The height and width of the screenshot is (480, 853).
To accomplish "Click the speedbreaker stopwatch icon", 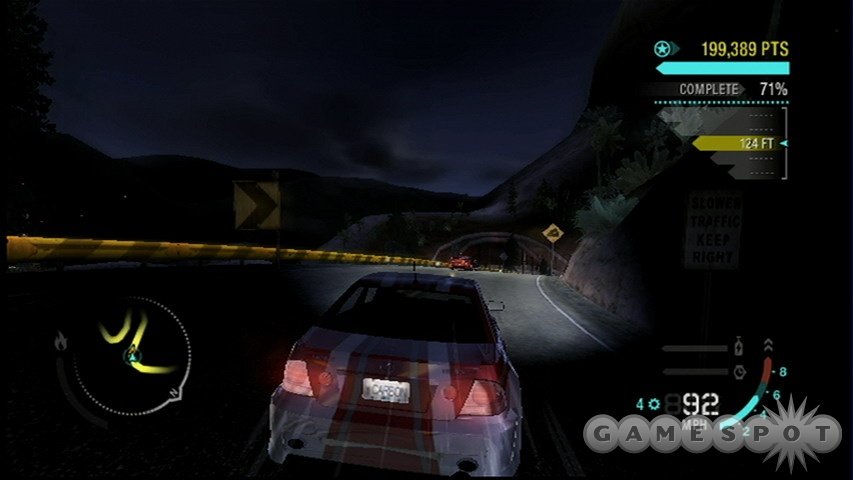I will [739, 369].
